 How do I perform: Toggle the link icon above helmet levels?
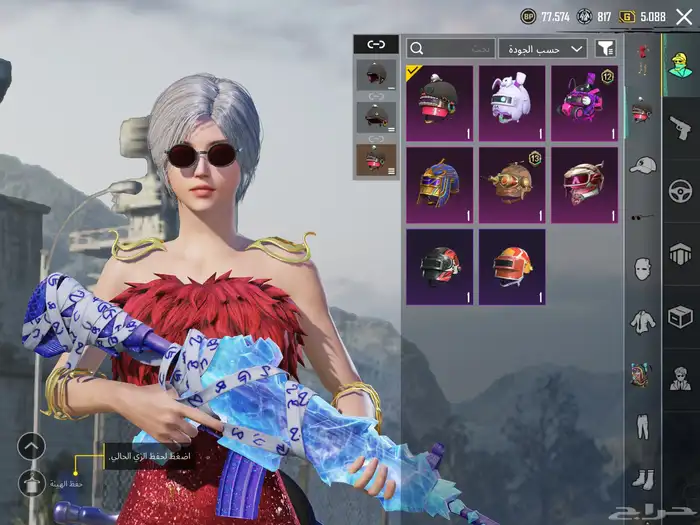[x=376, y=45]
